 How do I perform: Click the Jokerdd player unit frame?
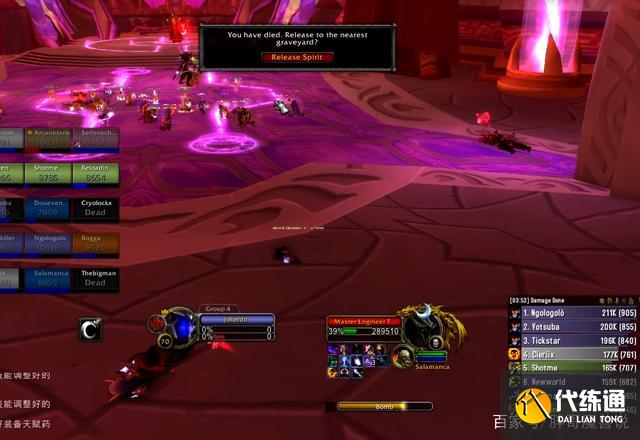coord(236,320)
